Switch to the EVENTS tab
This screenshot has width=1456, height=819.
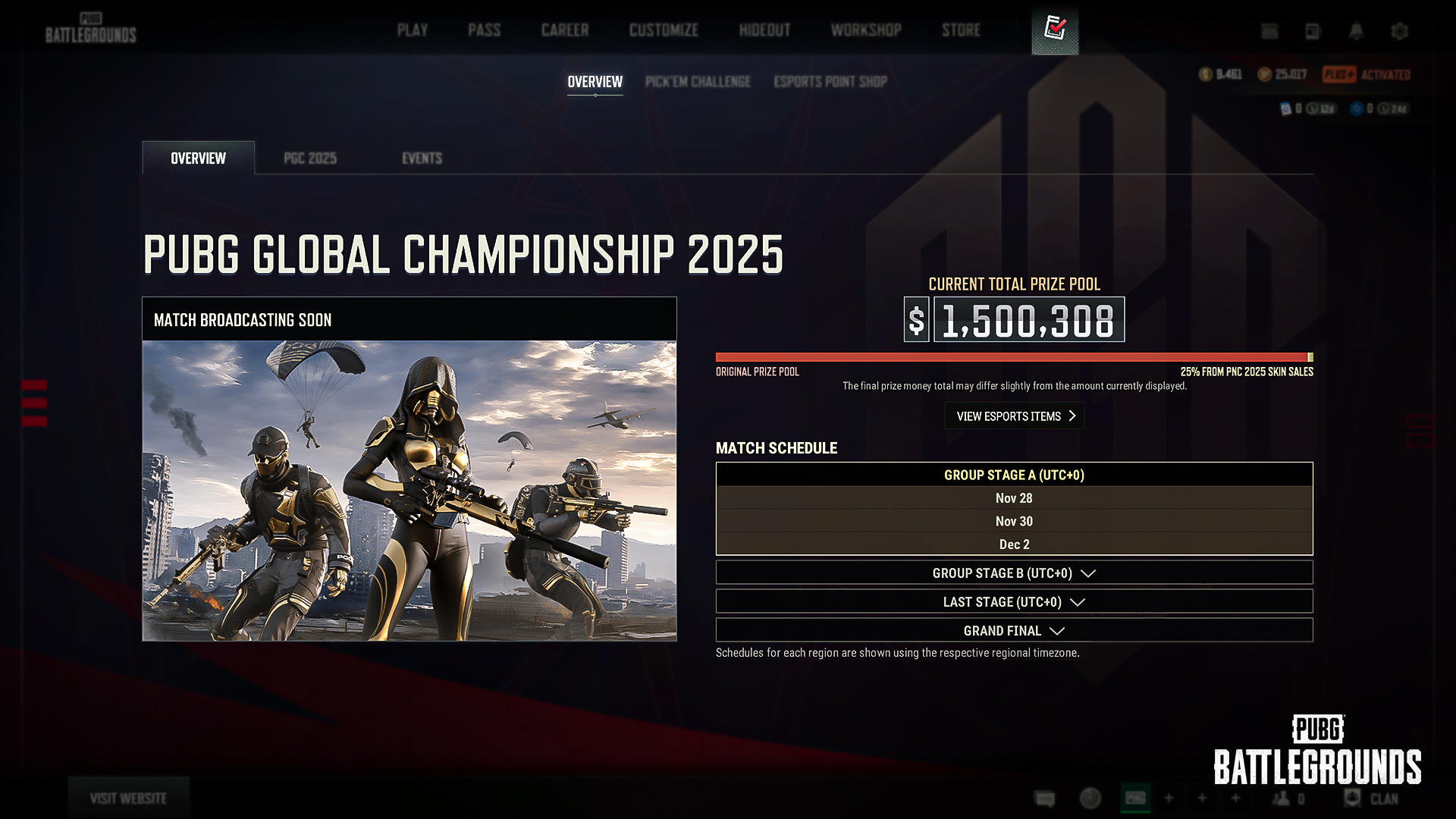[x=422, y=158]
